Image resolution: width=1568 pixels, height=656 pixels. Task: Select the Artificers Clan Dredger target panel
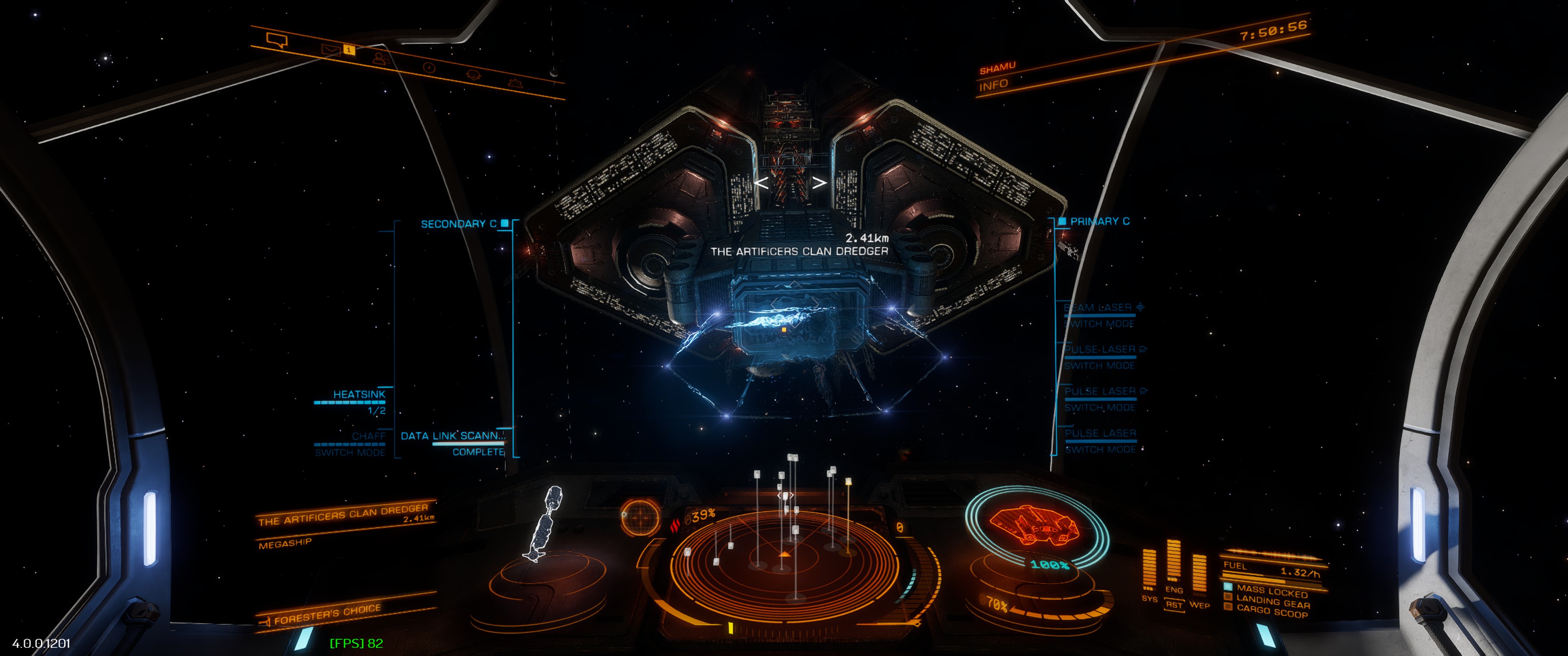(x=345, y=515)
